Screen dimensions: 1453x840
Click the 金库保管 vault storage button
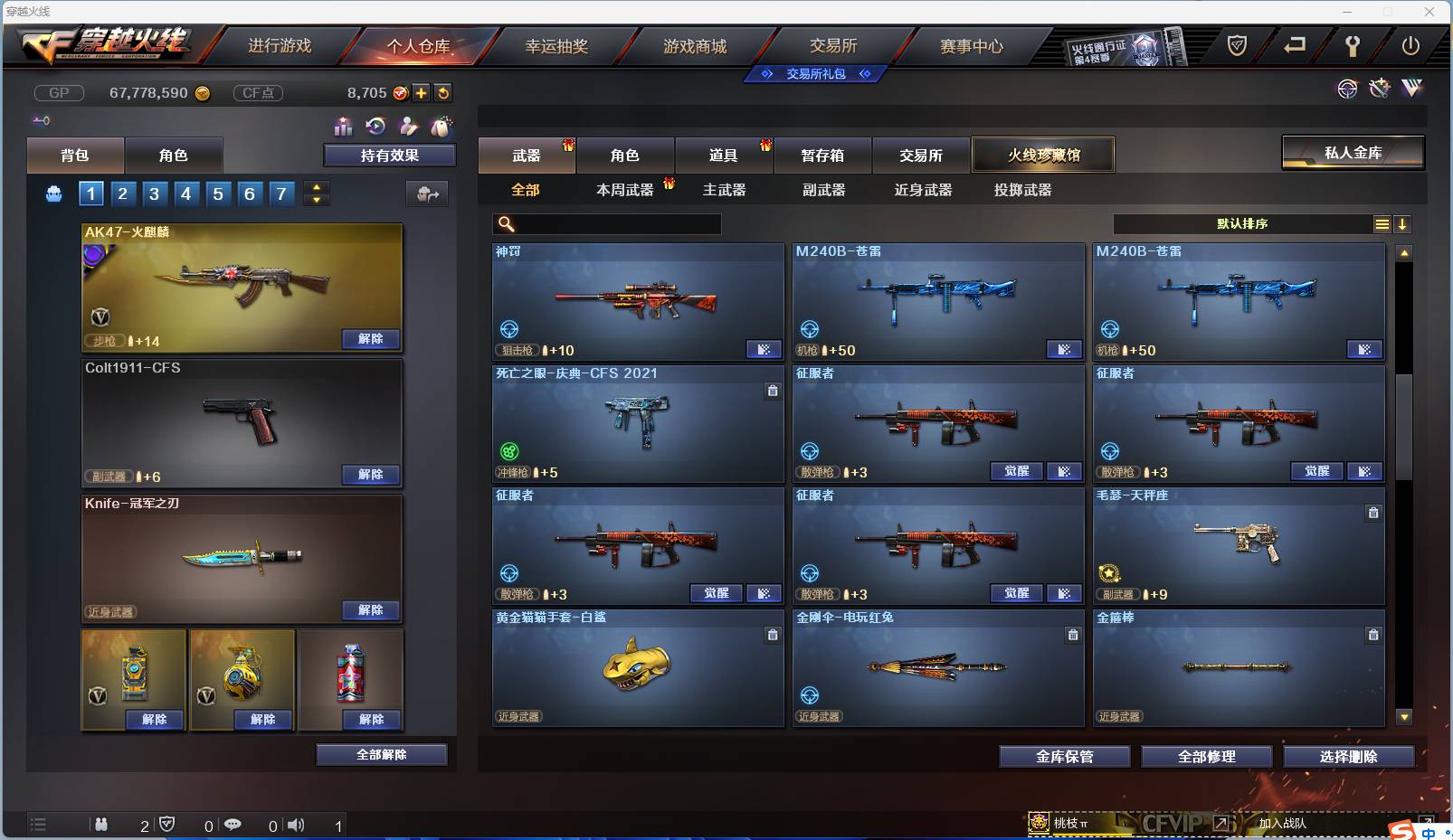(x=1063, y=757)
